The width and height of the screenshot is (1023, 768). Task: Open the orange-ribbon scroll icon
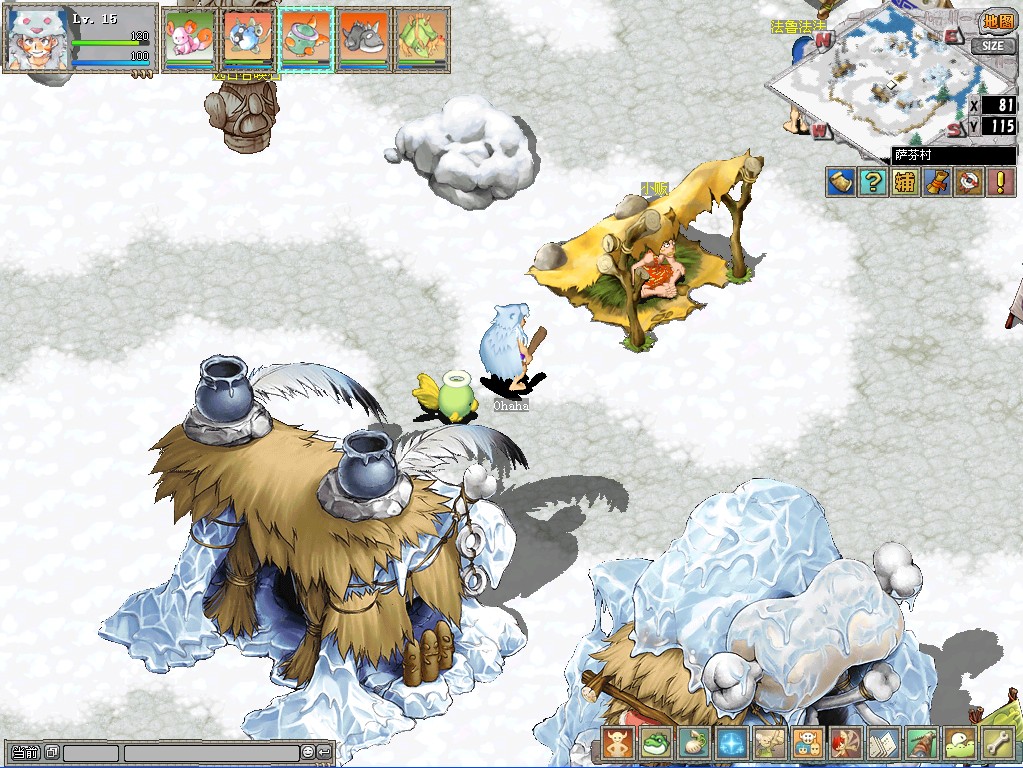click(937, 182)
